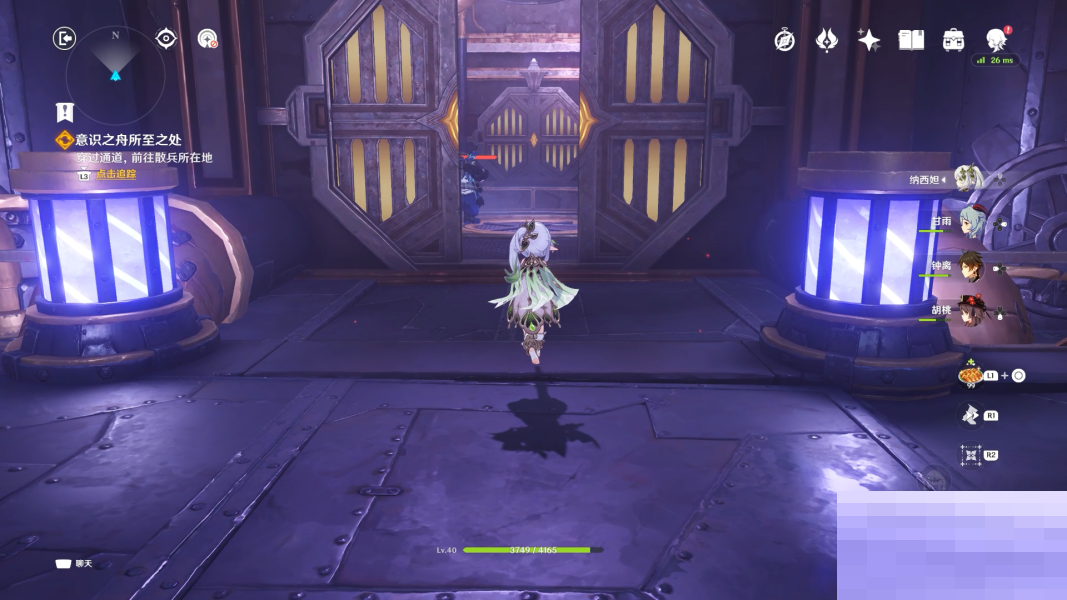Select party member 纳西妲
Screen dimensions: 1067x600
(967, 179)
